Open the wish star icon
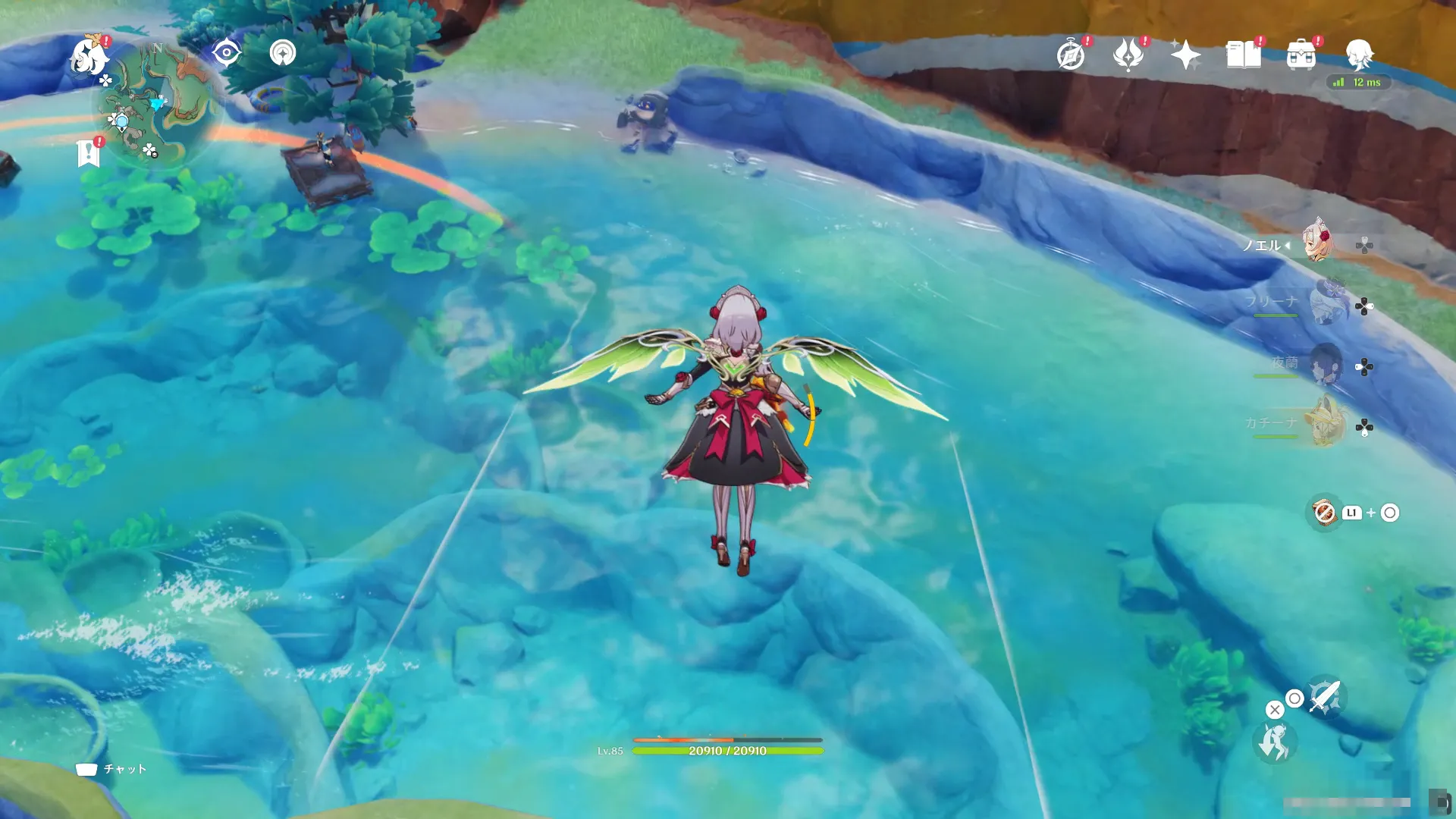This screenshot has height=819, width=1456. coord(1185,55)
